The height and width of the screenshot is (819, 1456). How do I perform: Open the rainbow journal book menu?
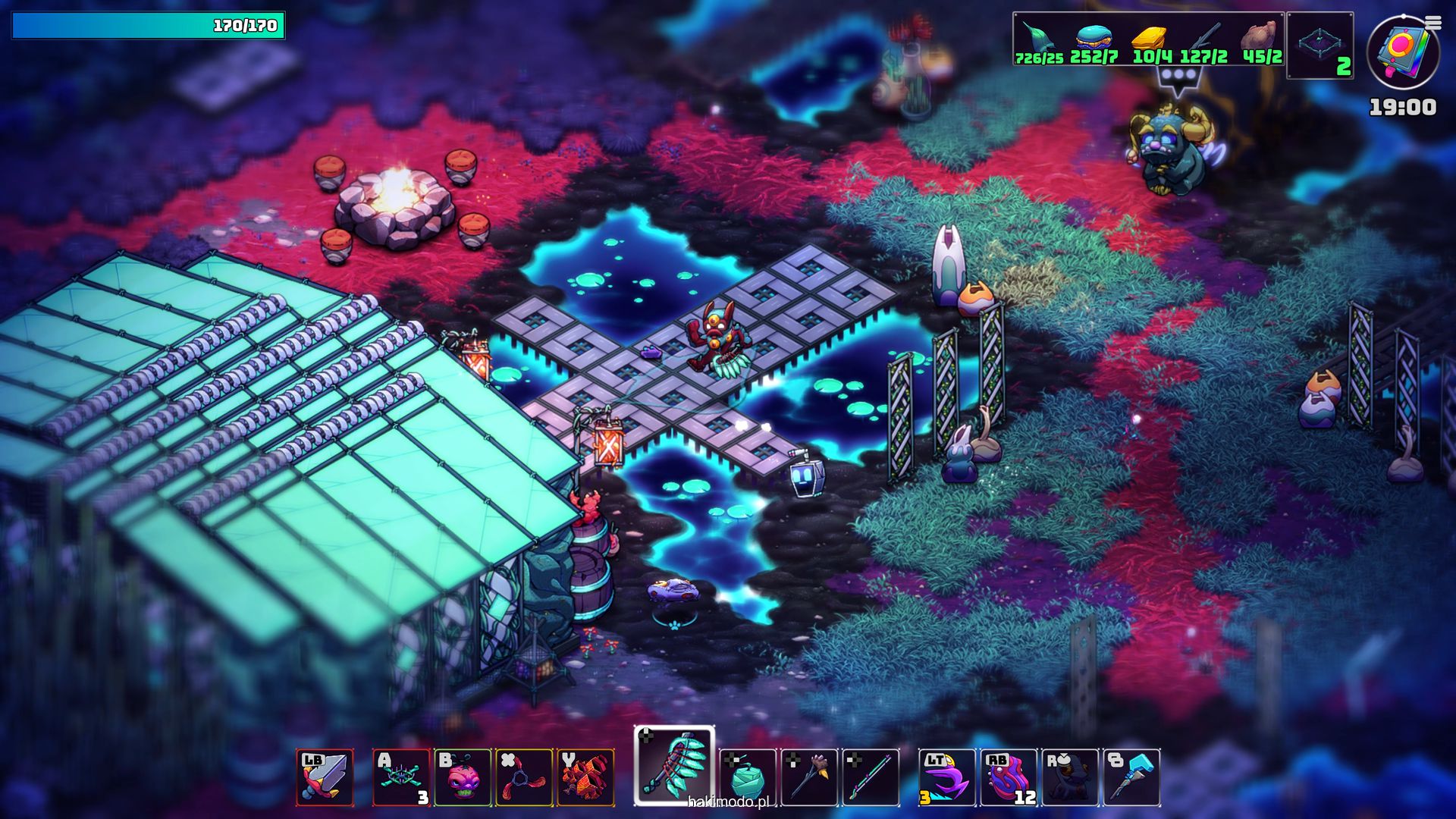click(1403, 52)
